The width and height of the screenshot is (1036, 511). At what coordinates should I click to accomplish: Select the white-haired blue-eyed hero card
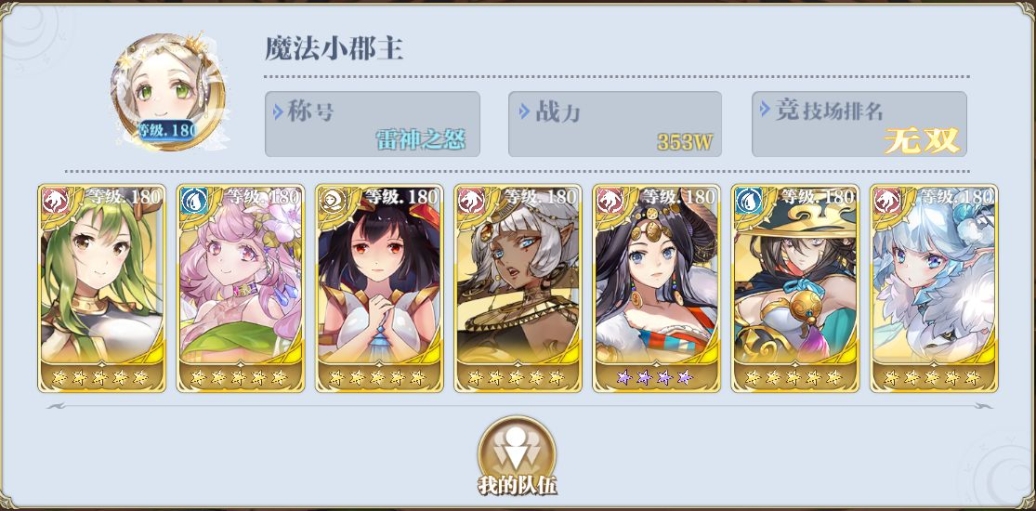tap(933, 288)
